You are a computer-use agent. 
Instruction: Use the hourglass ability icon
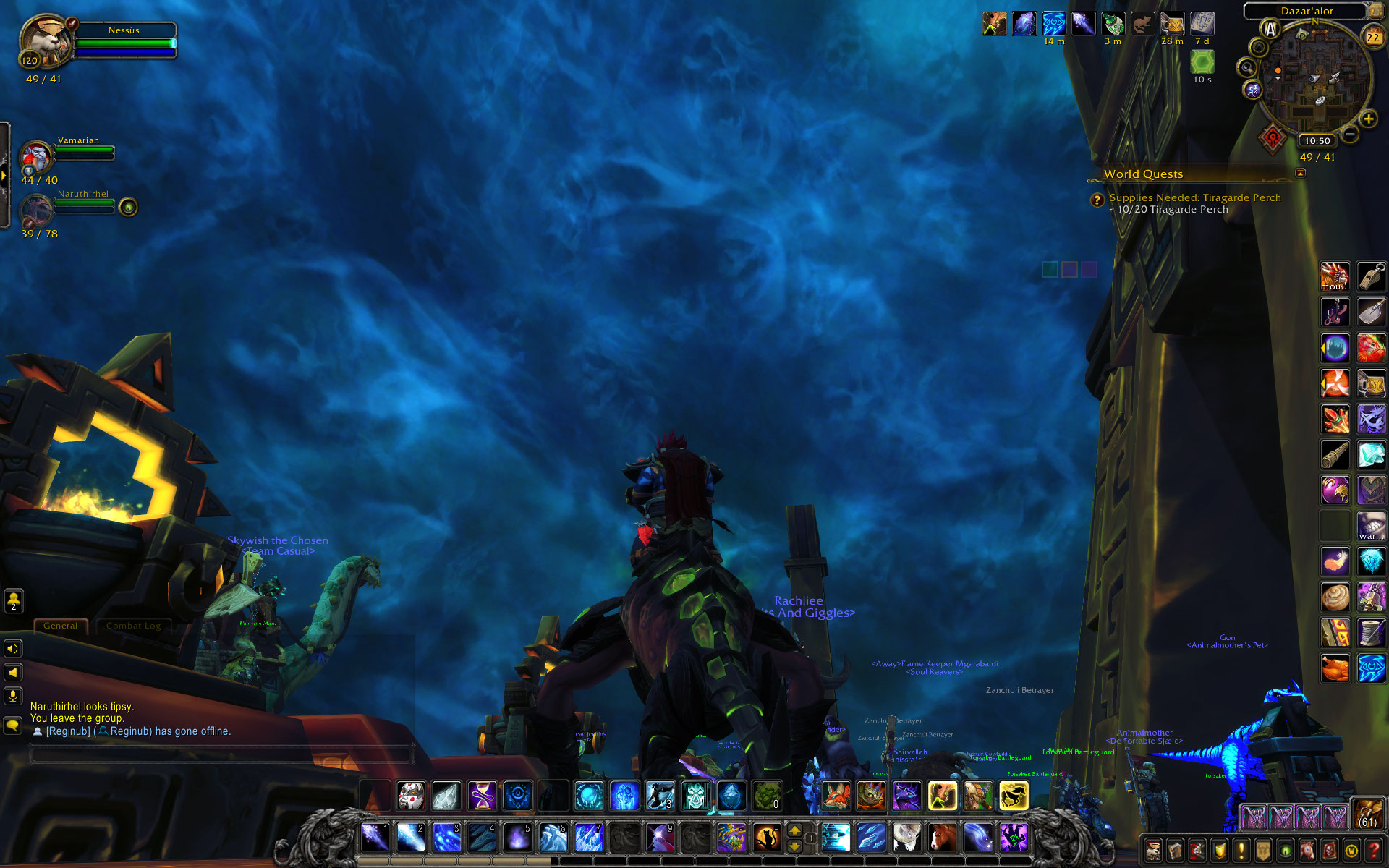(x=482, y=796)
